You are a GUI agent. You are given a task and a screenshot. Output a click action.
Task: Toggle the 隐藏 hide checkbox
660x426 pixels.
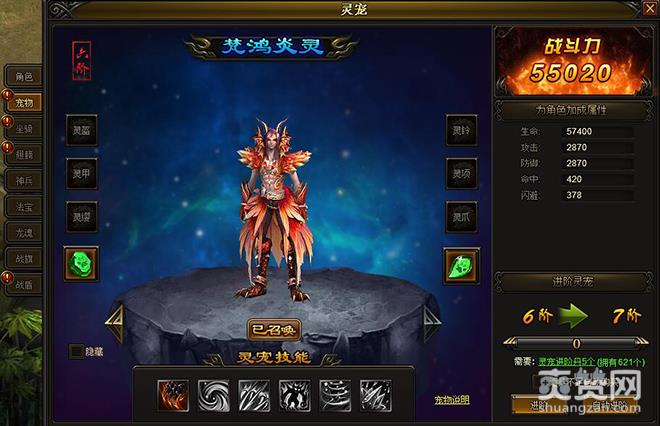coord(77,351)
